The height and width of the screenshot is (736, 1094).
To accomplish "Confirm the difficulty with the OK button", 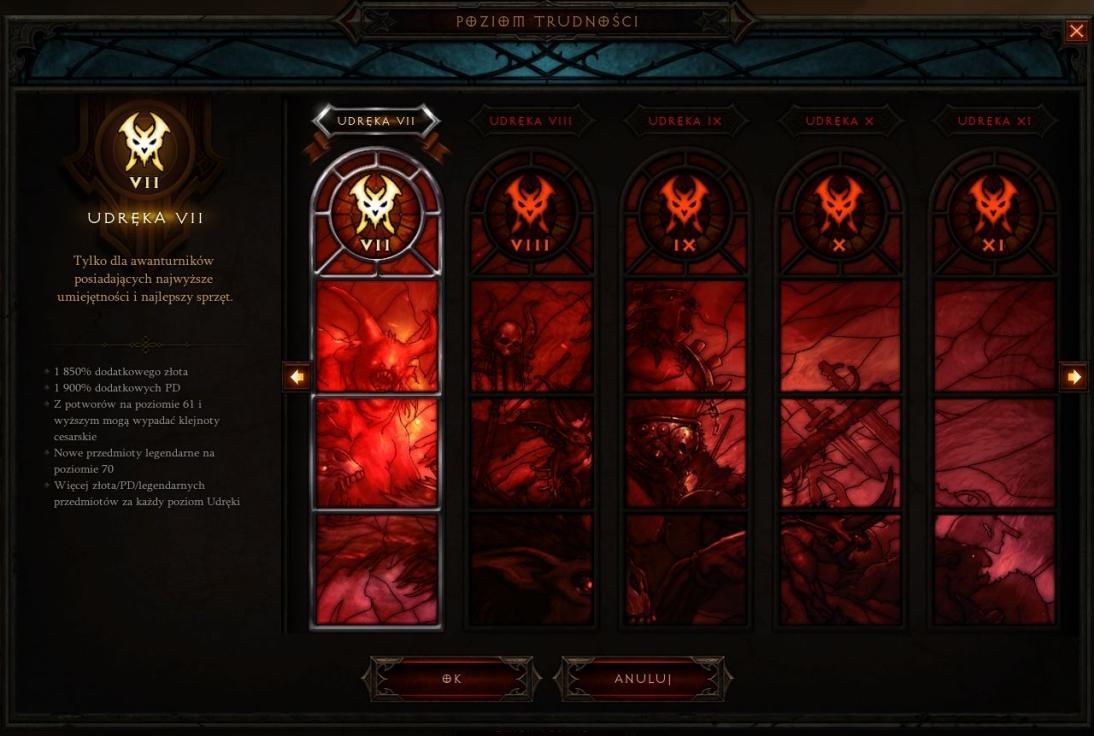I will tap(452, 679).
